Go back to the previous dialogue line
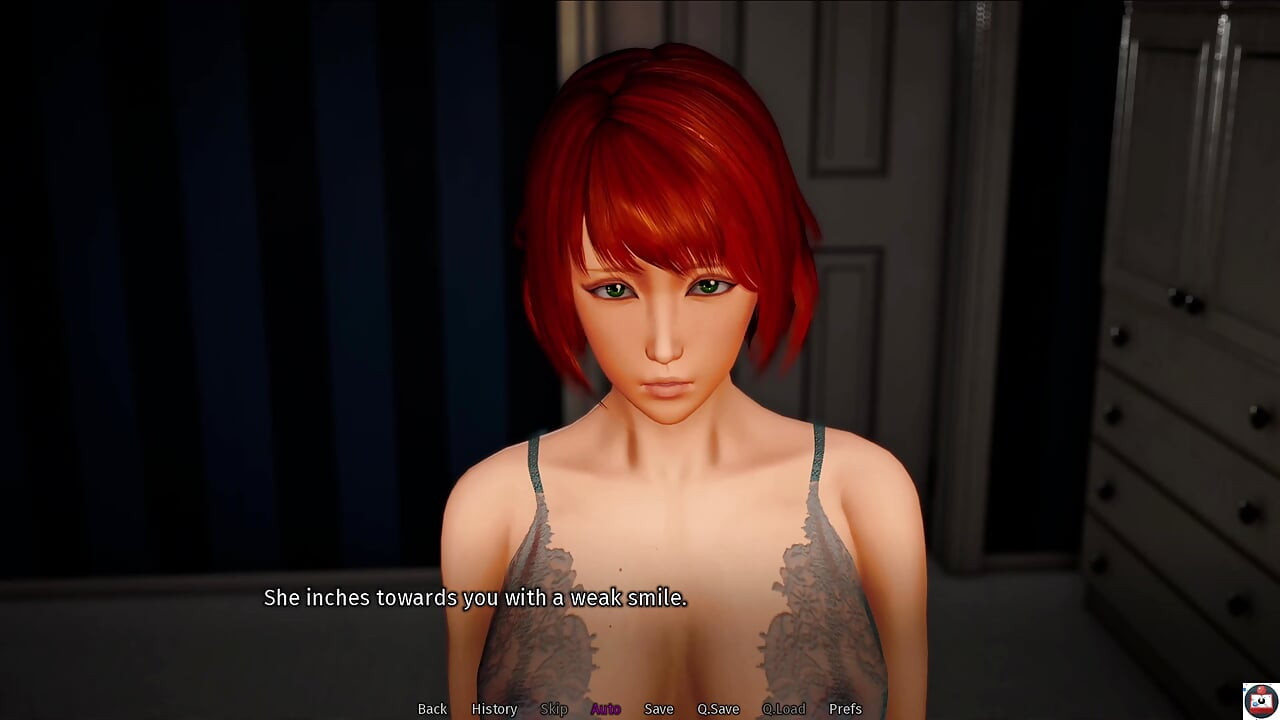Screen dimensions: 1280x720 click(x=432, y=709)
